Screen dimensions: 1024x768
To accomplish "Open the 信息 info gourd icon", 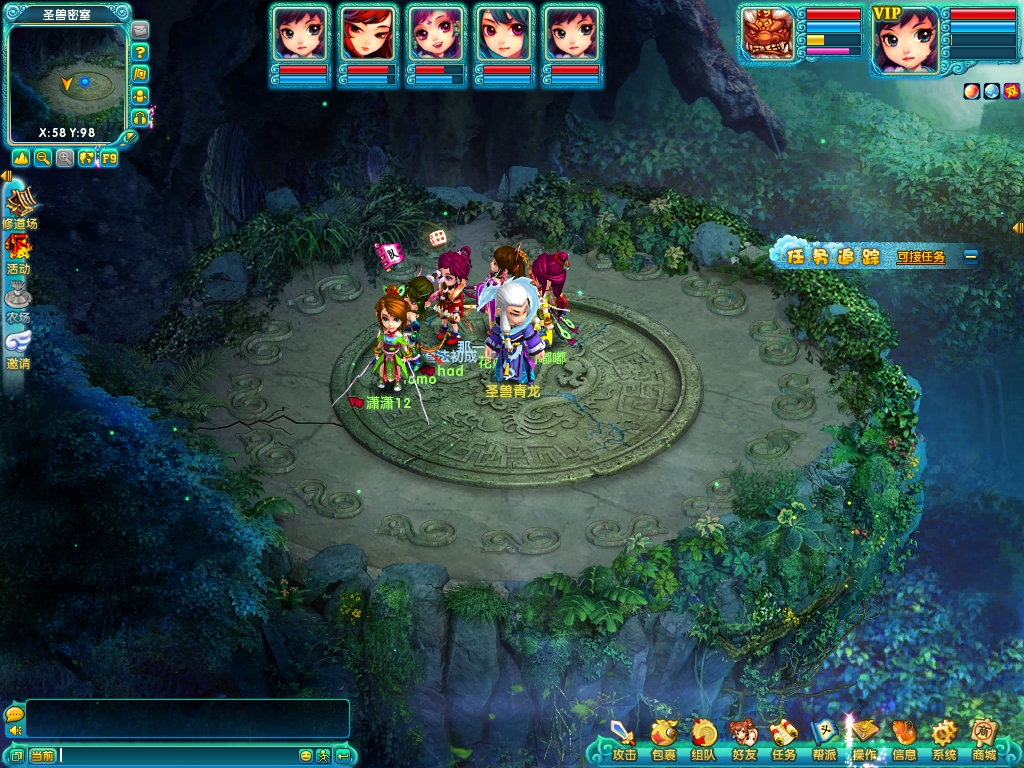I will click(904, 738).
